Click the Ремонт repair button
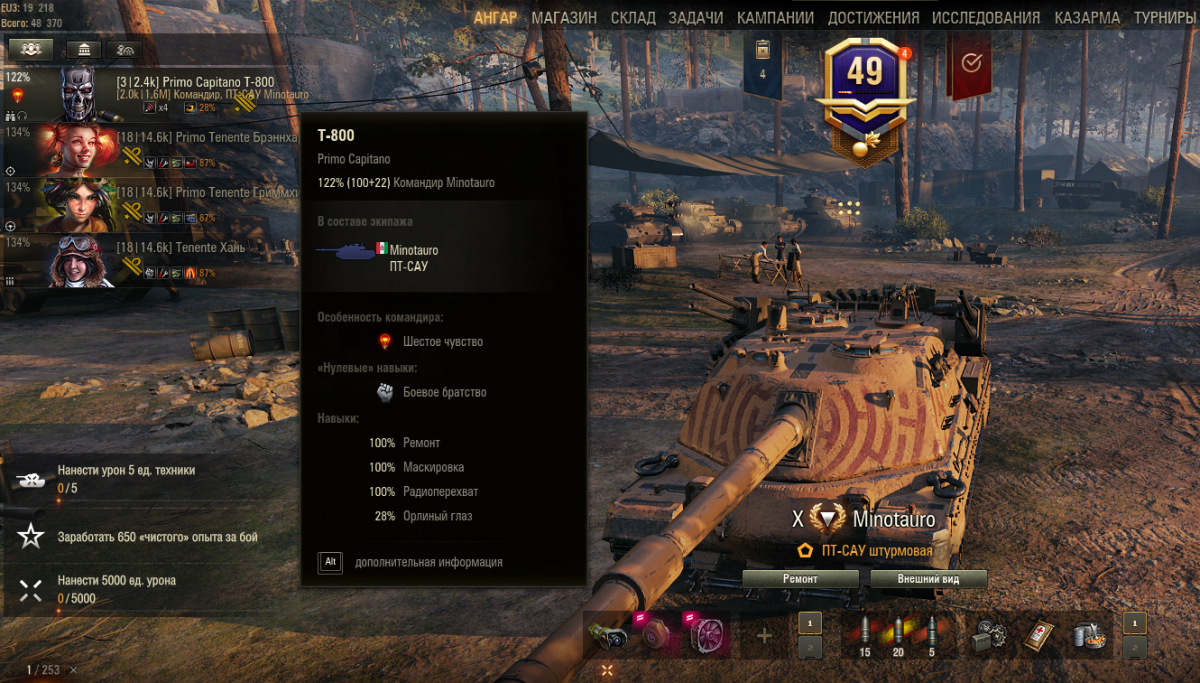The image size is (1200, 683). click(x=800, y=579)
